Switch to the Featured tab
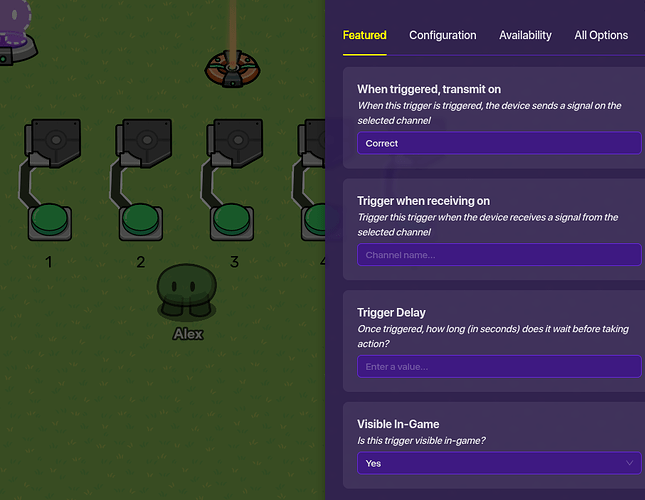The height and width of the screenshot is (500, 645). (364, 35)
